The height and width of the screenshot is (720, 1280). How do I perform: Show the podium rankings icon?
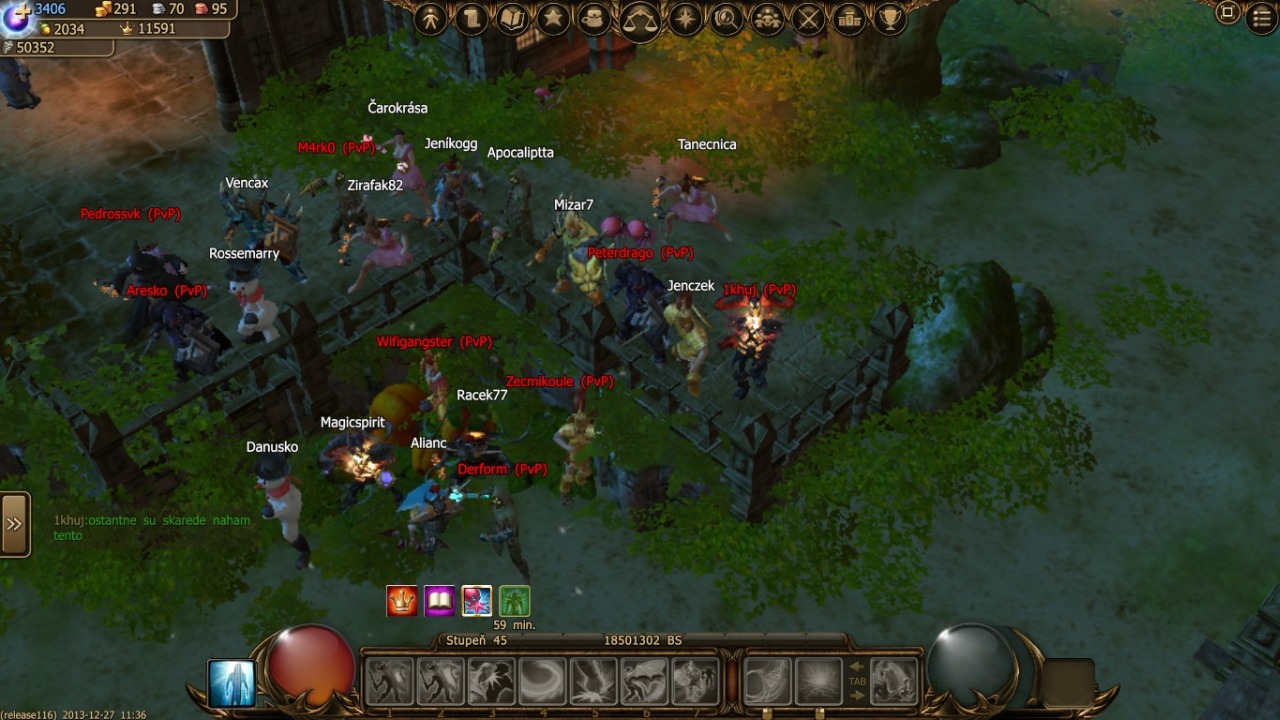(x=849, y=18)
